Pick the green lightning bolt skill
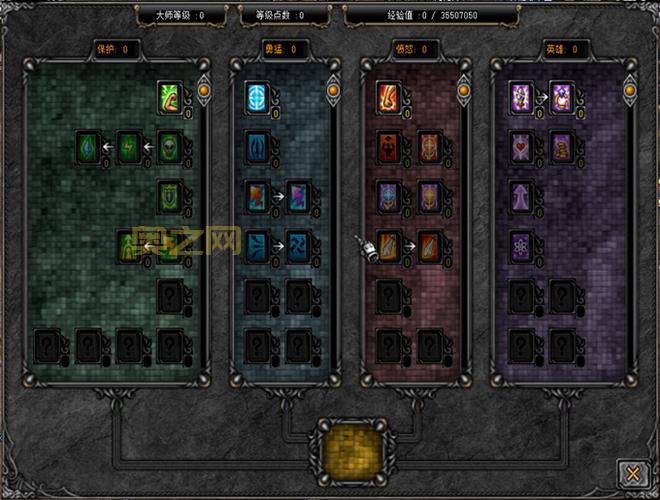Viewport: 660px width, 500px height. 130,148
